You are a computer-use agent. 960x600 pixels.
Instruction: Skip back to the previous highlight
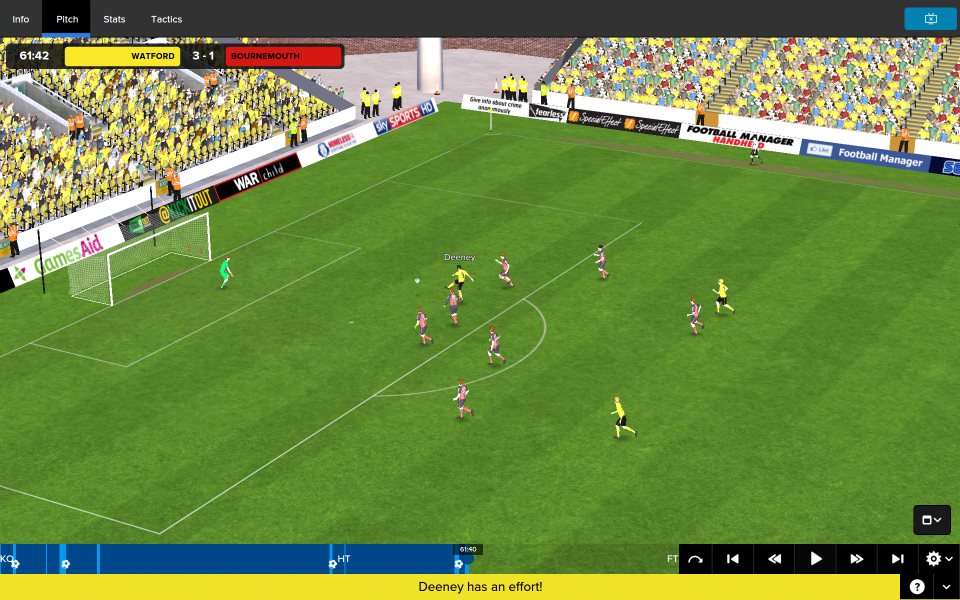[733, 559]
